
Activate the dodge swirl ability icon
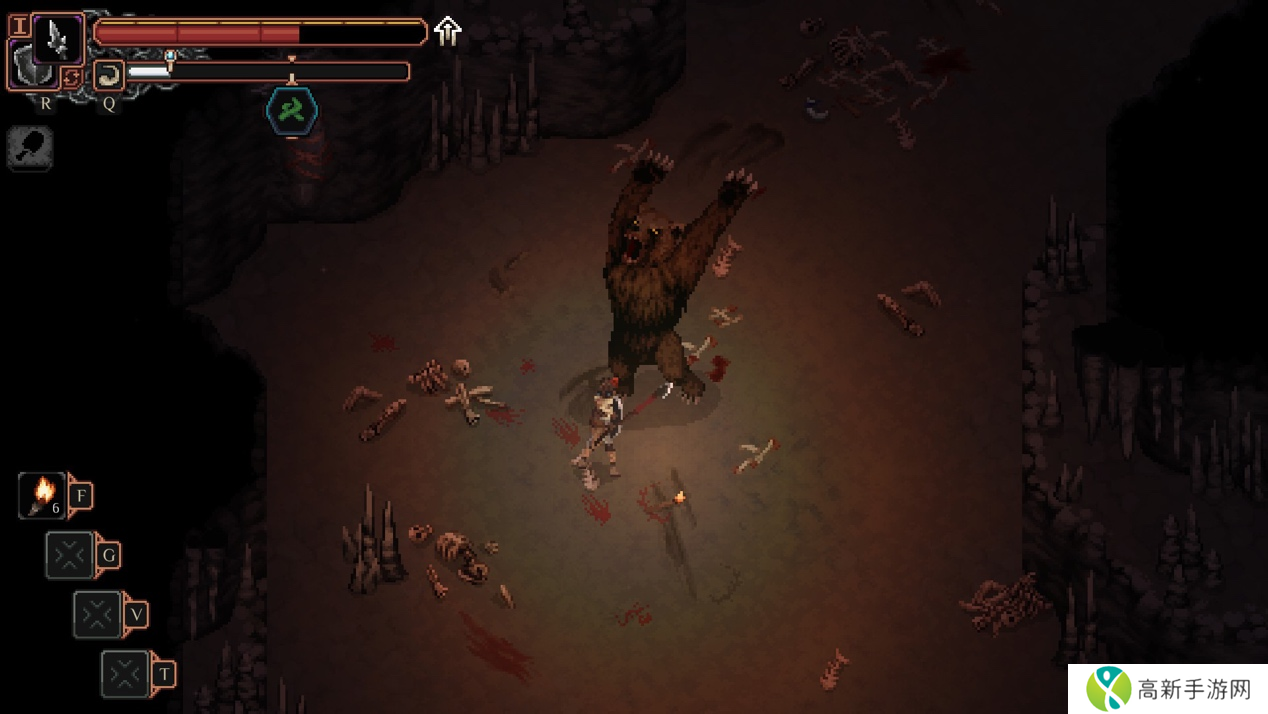[108, 73]
